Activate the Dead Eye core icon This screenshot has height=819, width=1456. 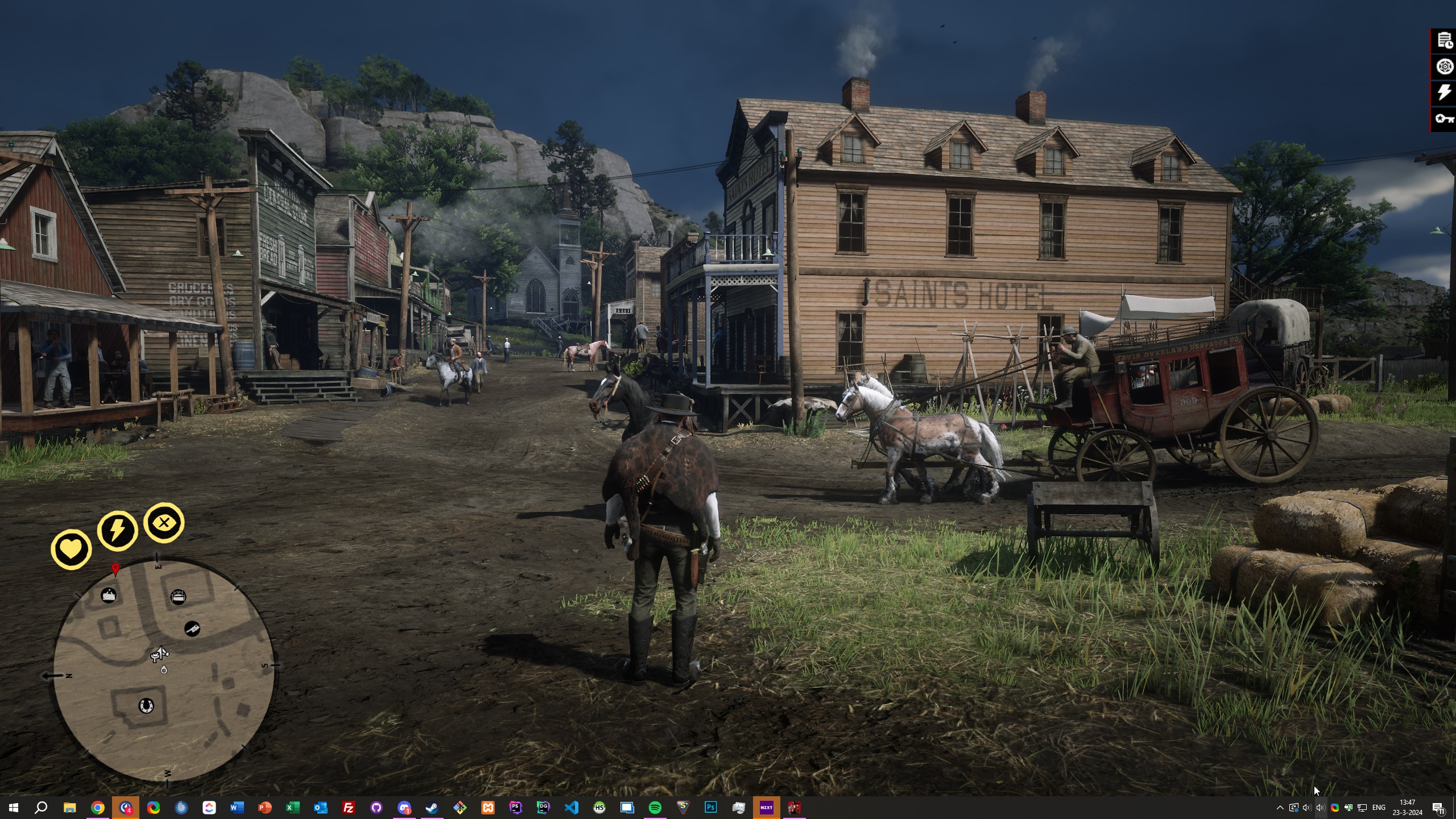[x=164, y=522]
